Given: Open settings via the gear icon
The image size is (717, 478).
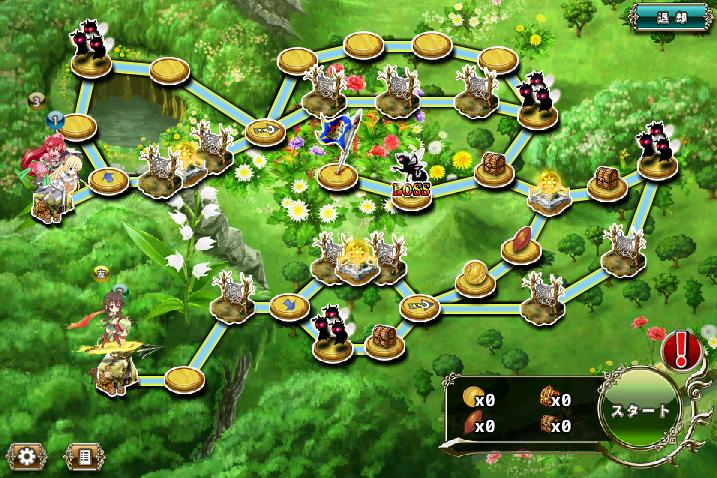Looking at the screenshot, I should (26, 456).
